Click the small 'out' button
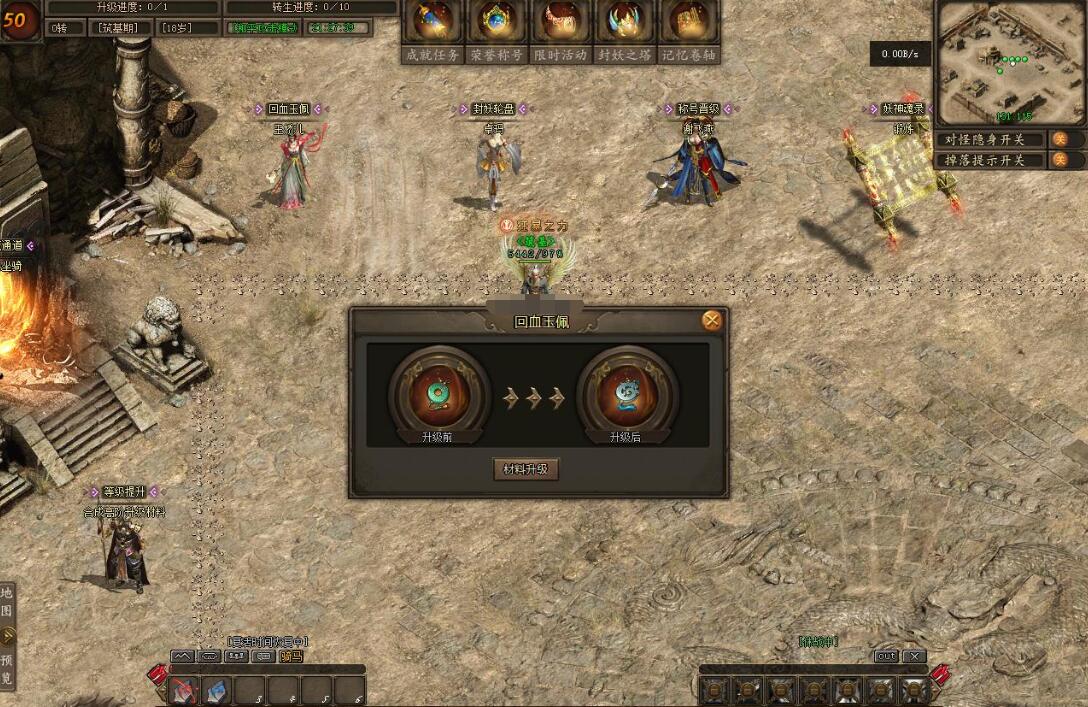Image resolution: width=1088 pixels, height=707 pixels. tap(886, 656)
